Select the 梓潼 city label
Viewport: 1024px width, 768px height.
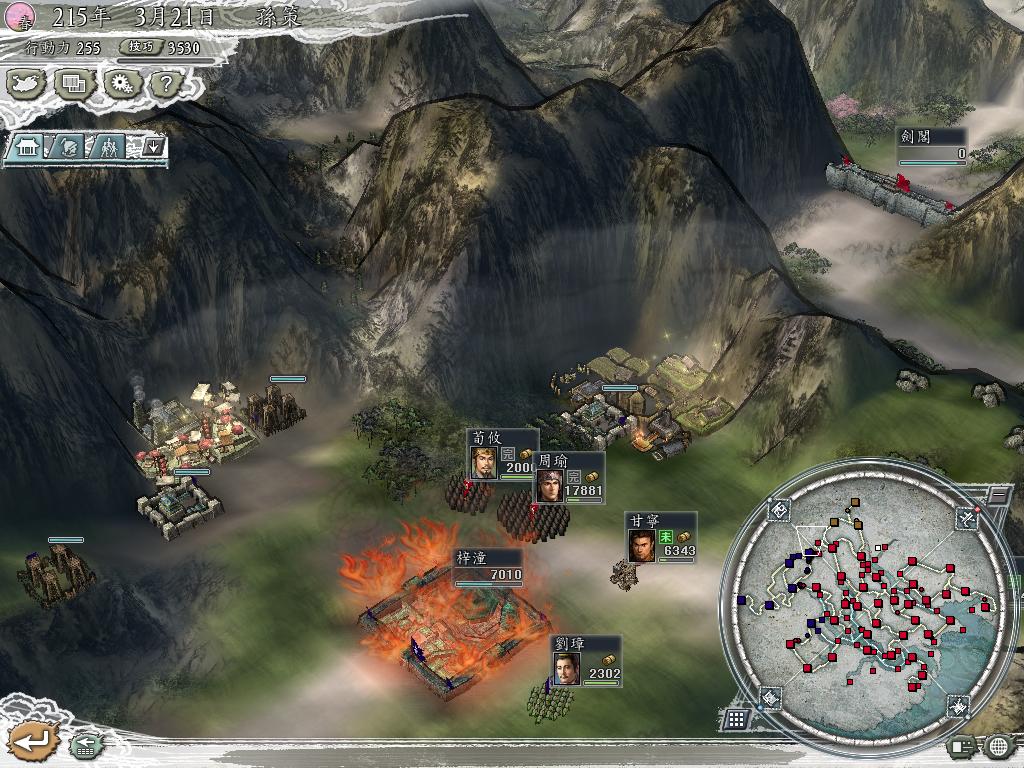click(x=488, y=567)
